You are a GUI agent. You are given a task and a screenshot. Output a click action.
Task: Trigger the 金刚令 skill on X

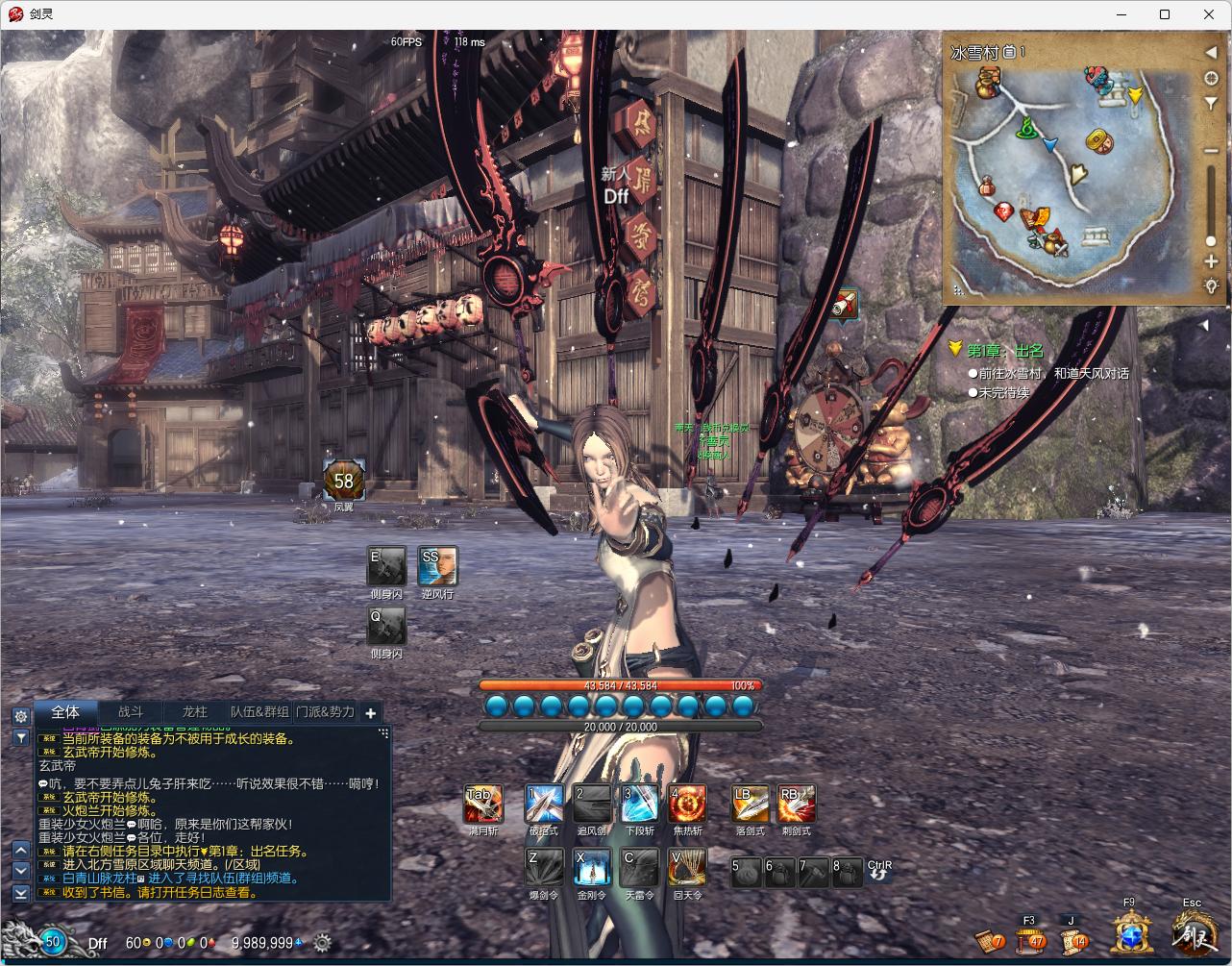(592, 867)
